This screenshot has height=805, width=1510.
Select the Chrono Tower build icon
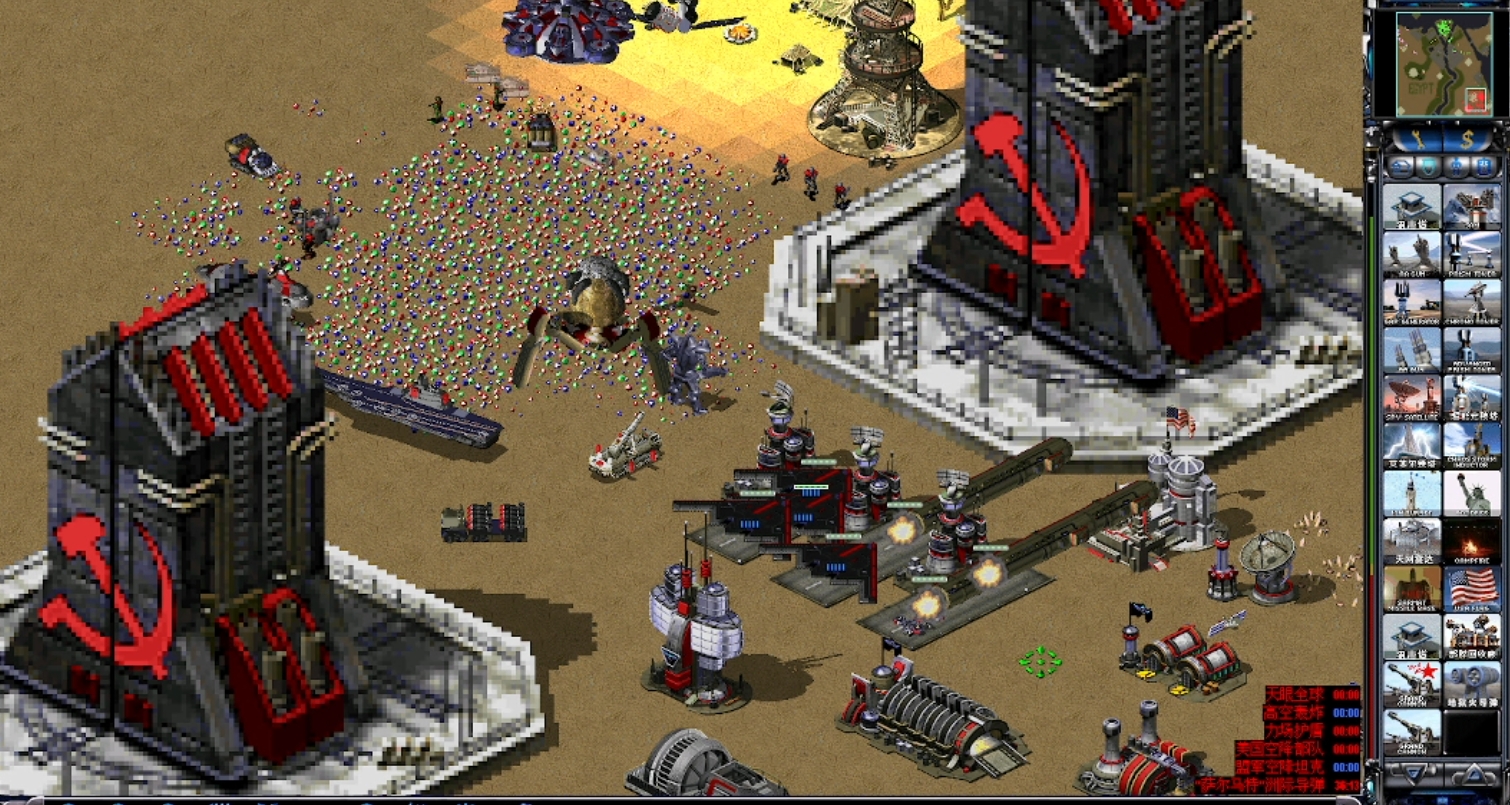coord(1472,301)
